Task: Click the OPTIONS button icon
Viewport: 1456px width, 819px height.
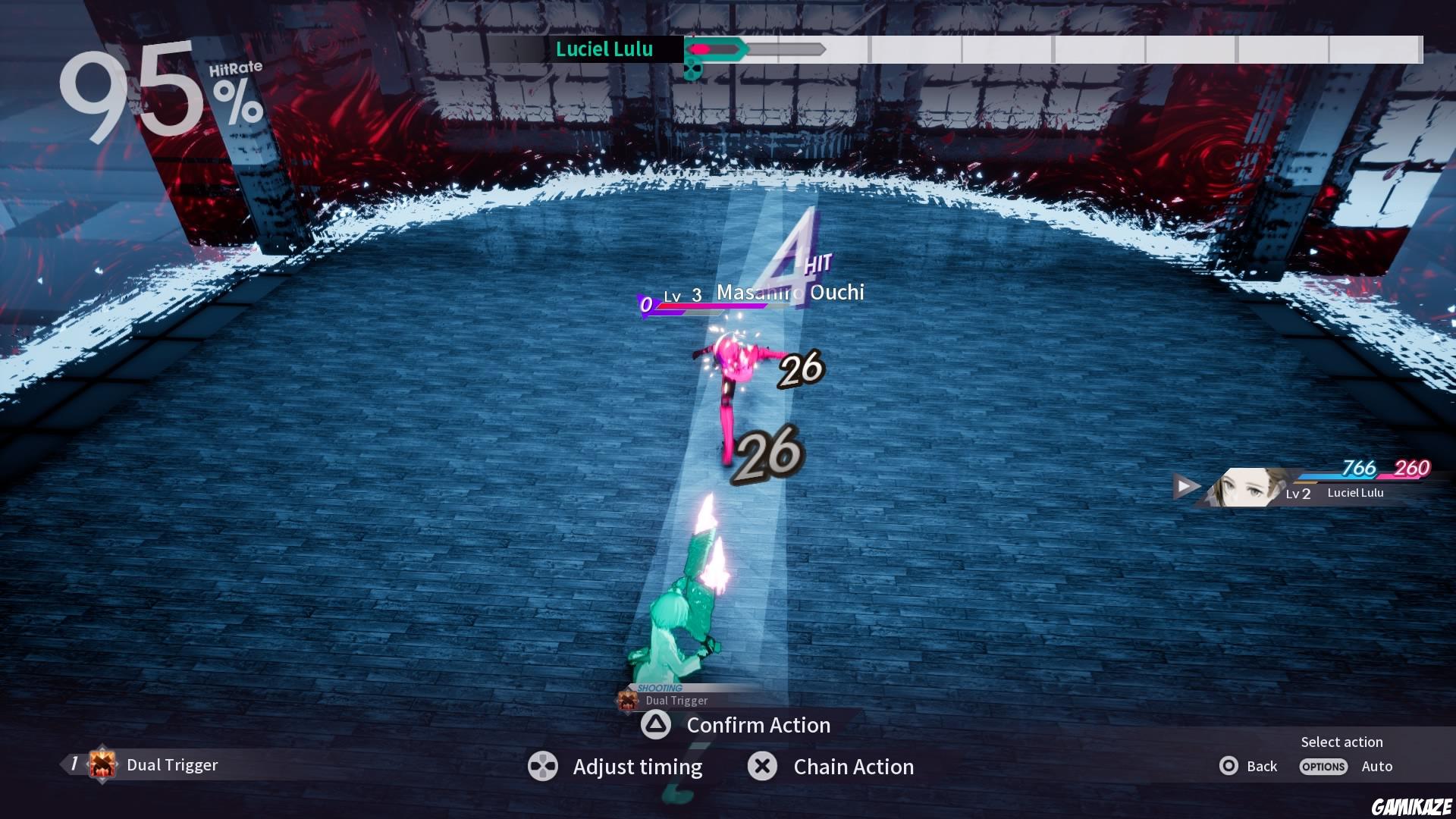Action: 1323,767
